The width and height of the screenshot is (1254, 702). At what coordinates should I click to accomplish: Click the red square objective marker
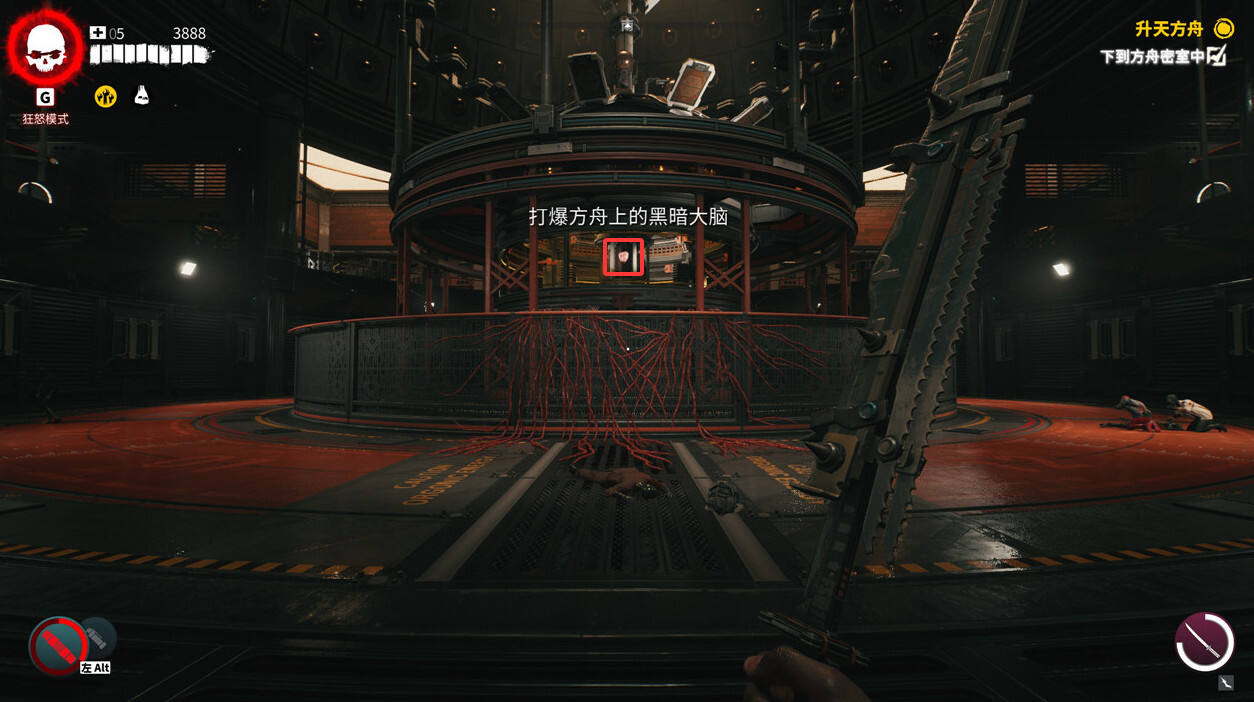(x=623, y=257)
